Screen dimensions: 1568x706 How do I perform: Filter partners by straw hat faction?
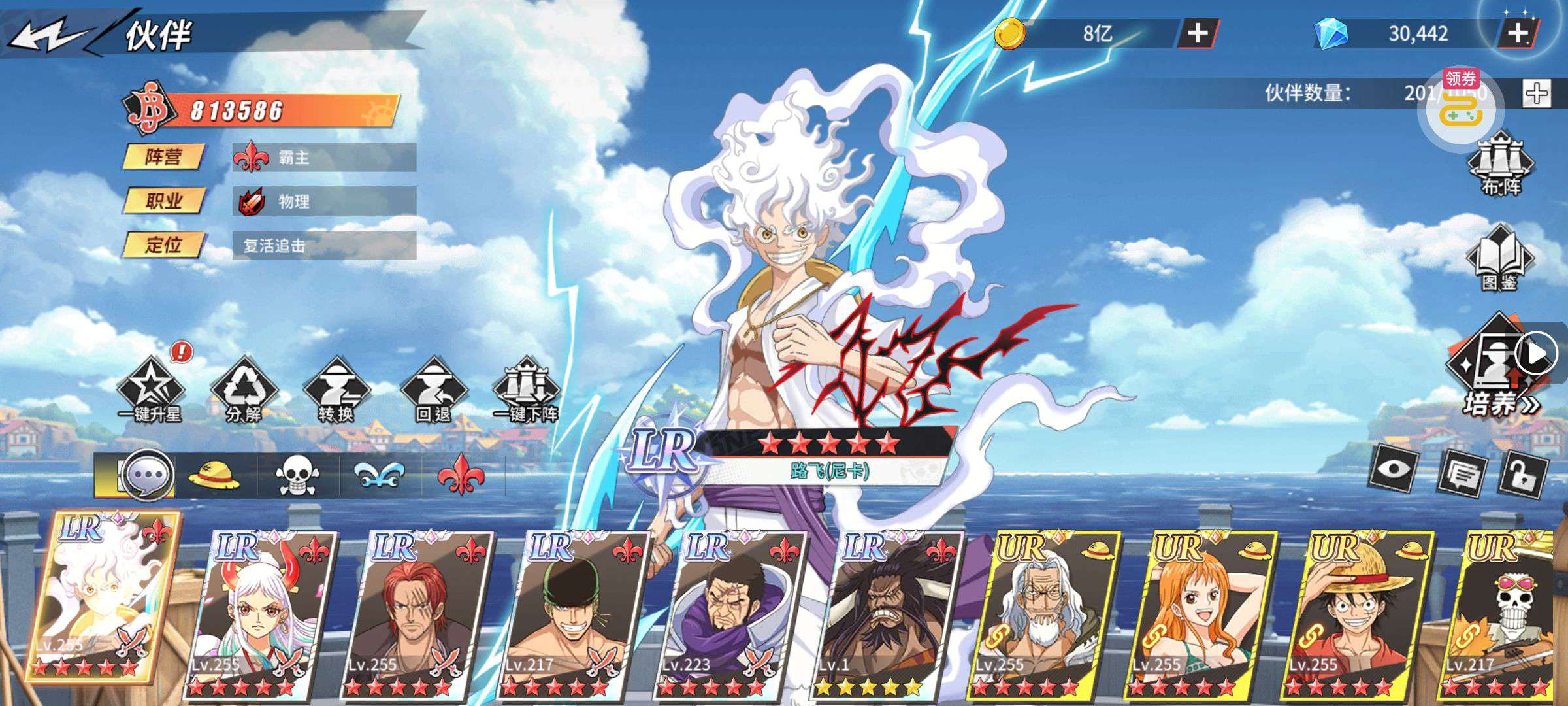(214, 475)
